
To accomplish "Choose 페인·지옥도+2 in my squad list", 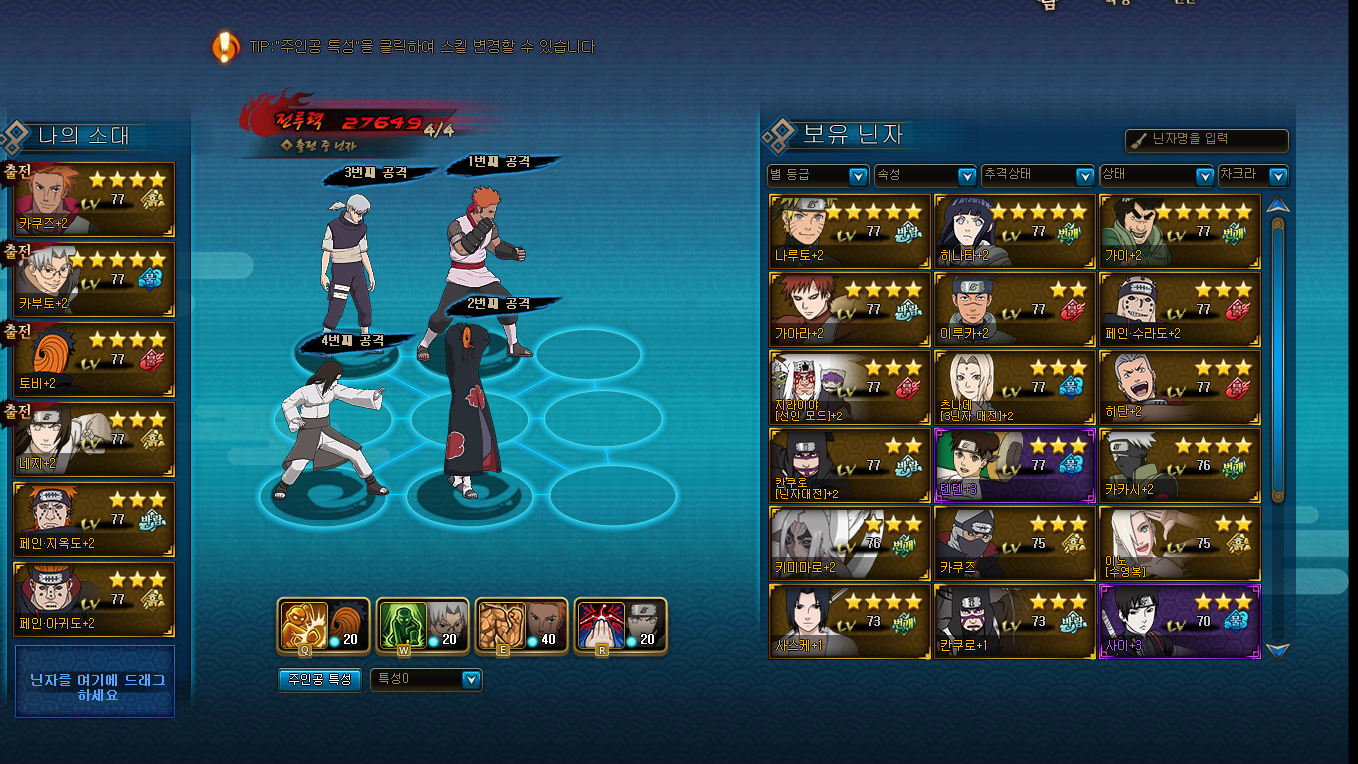I will [x=94, y=519].
